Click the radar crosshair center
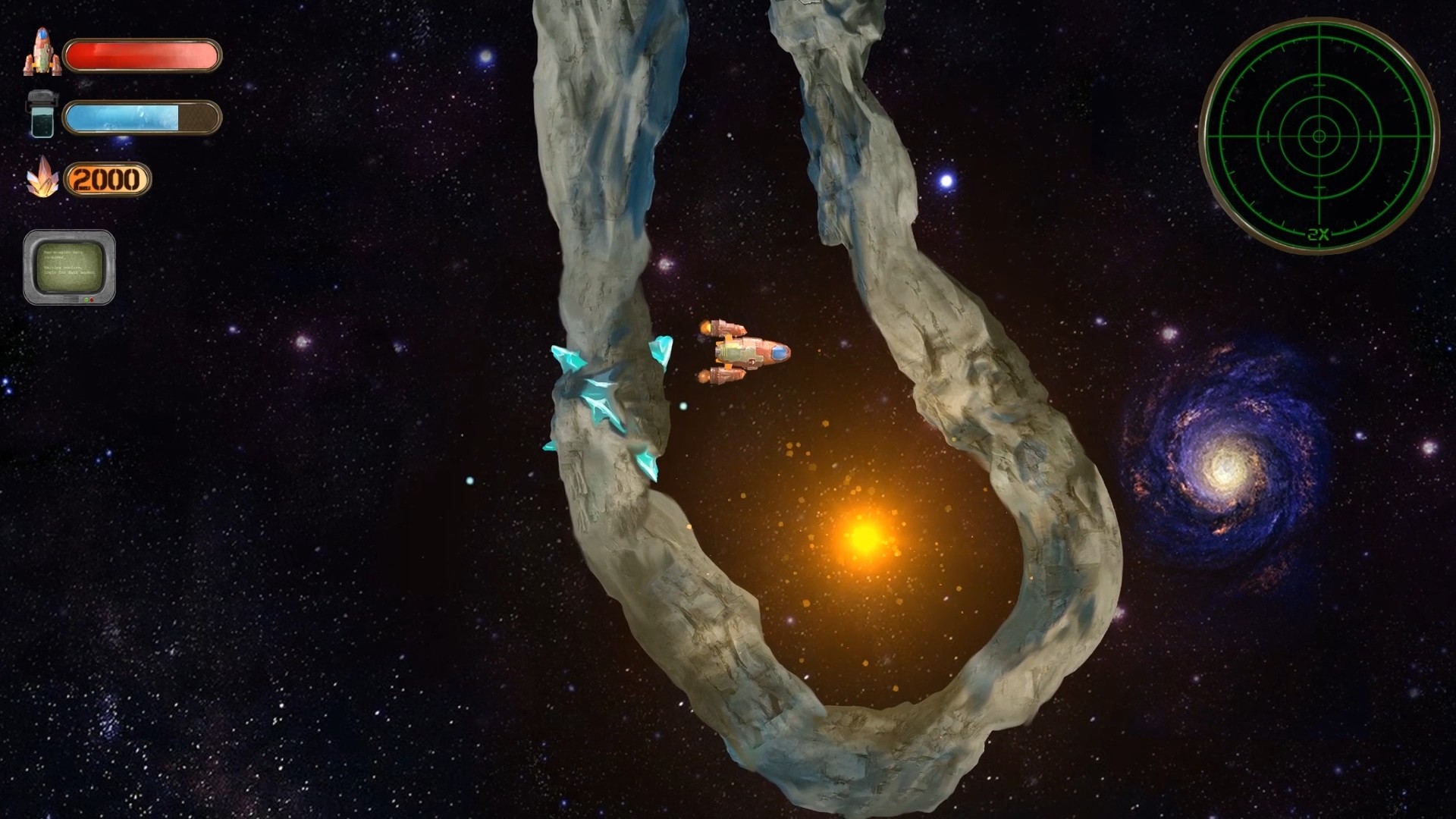Screen dimensions: 1456x819 1319,136
